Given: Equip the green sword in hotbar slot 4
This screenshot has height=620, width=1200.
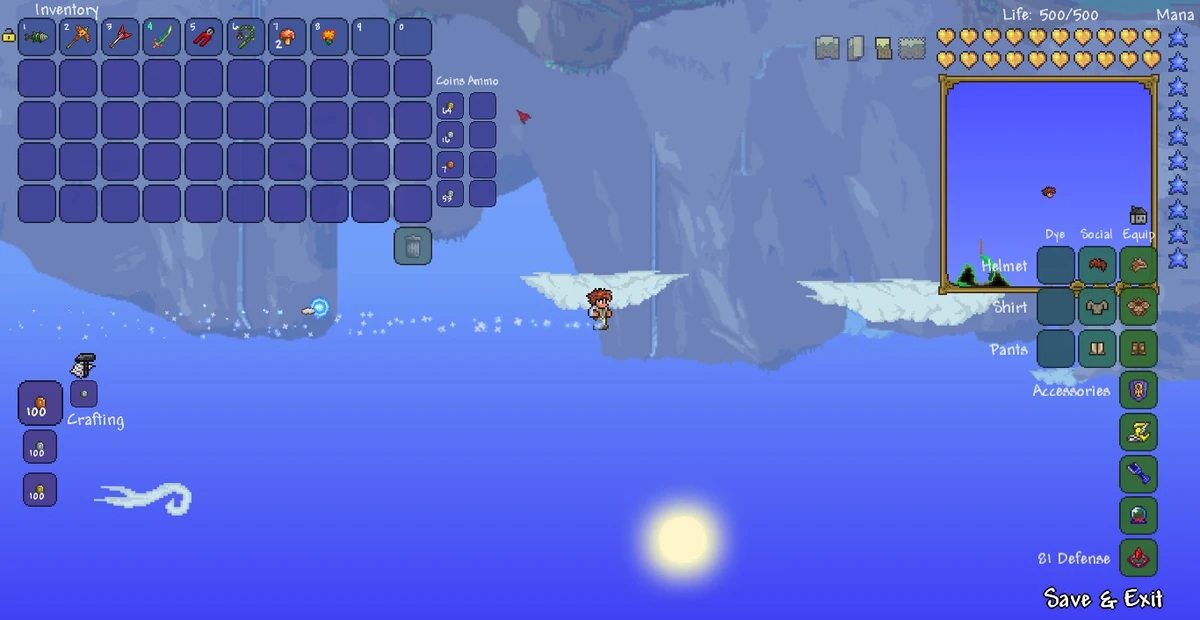Looking at the screenshot, I should pyautogui.click(x=163, y=37).
